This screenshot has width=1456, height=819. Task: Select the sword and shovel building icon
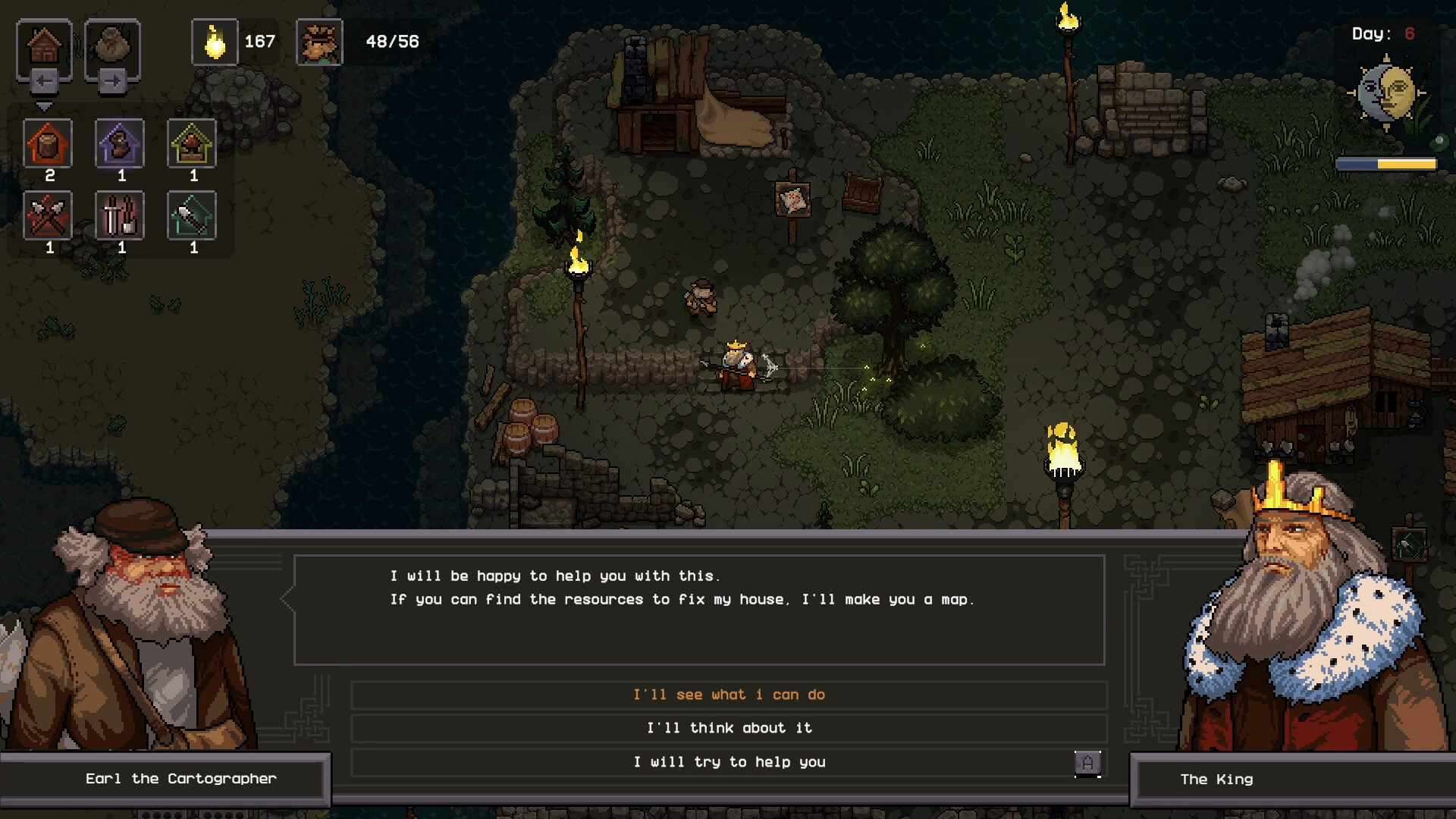(120, 216)
